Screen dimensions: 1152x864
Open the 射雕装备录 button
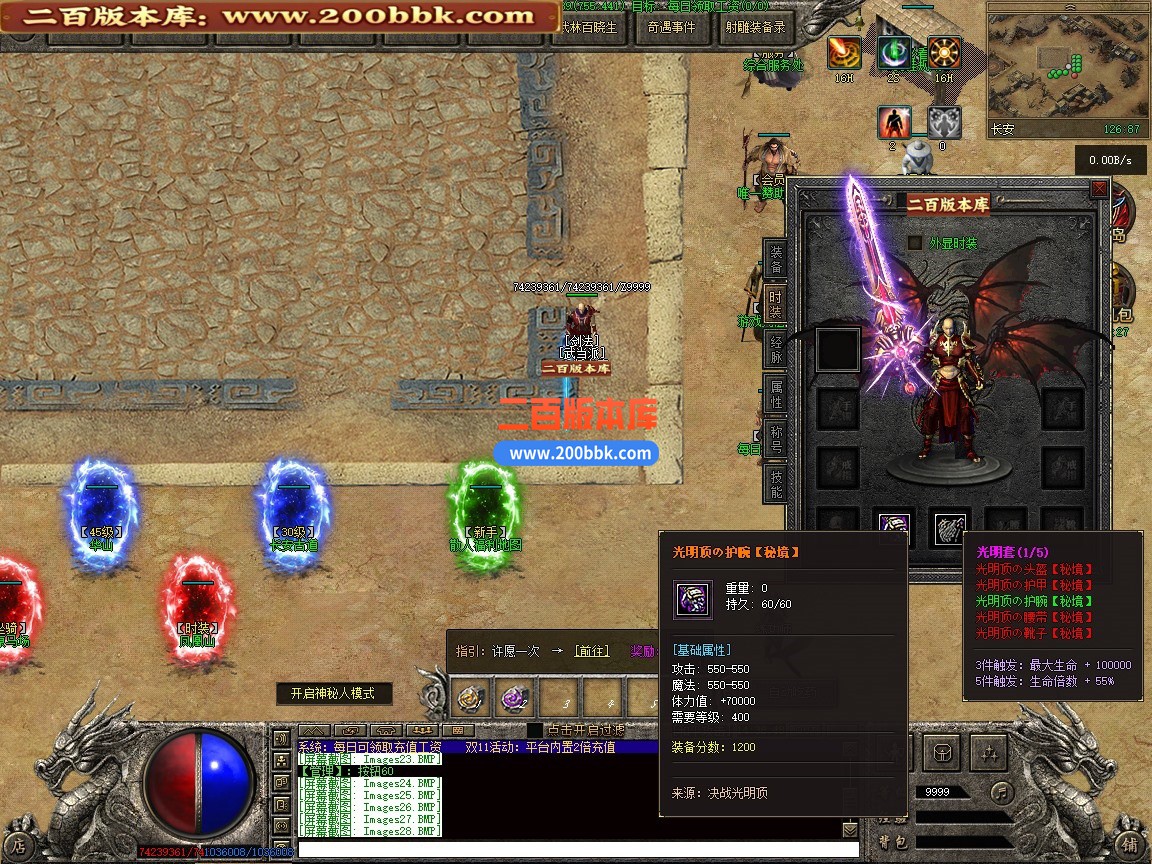tap(756, 28)
